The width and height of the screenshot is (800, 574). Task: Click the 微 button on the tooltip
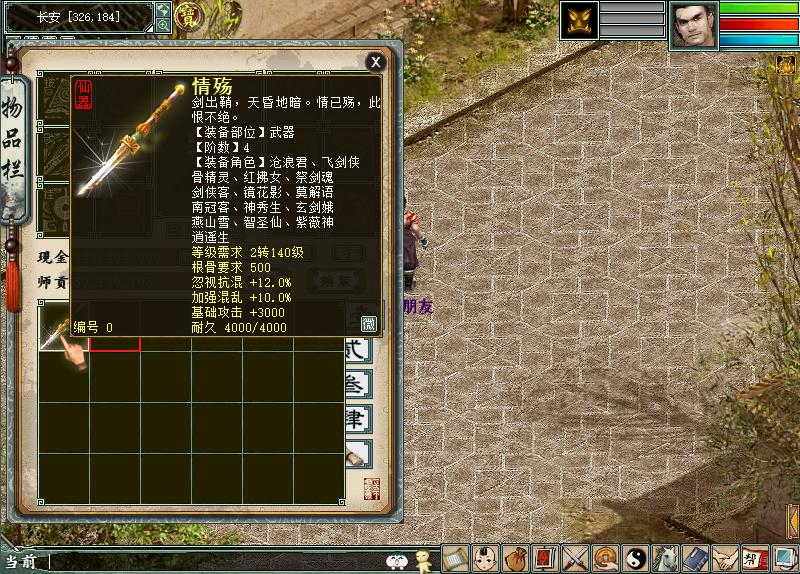point(368,323)
